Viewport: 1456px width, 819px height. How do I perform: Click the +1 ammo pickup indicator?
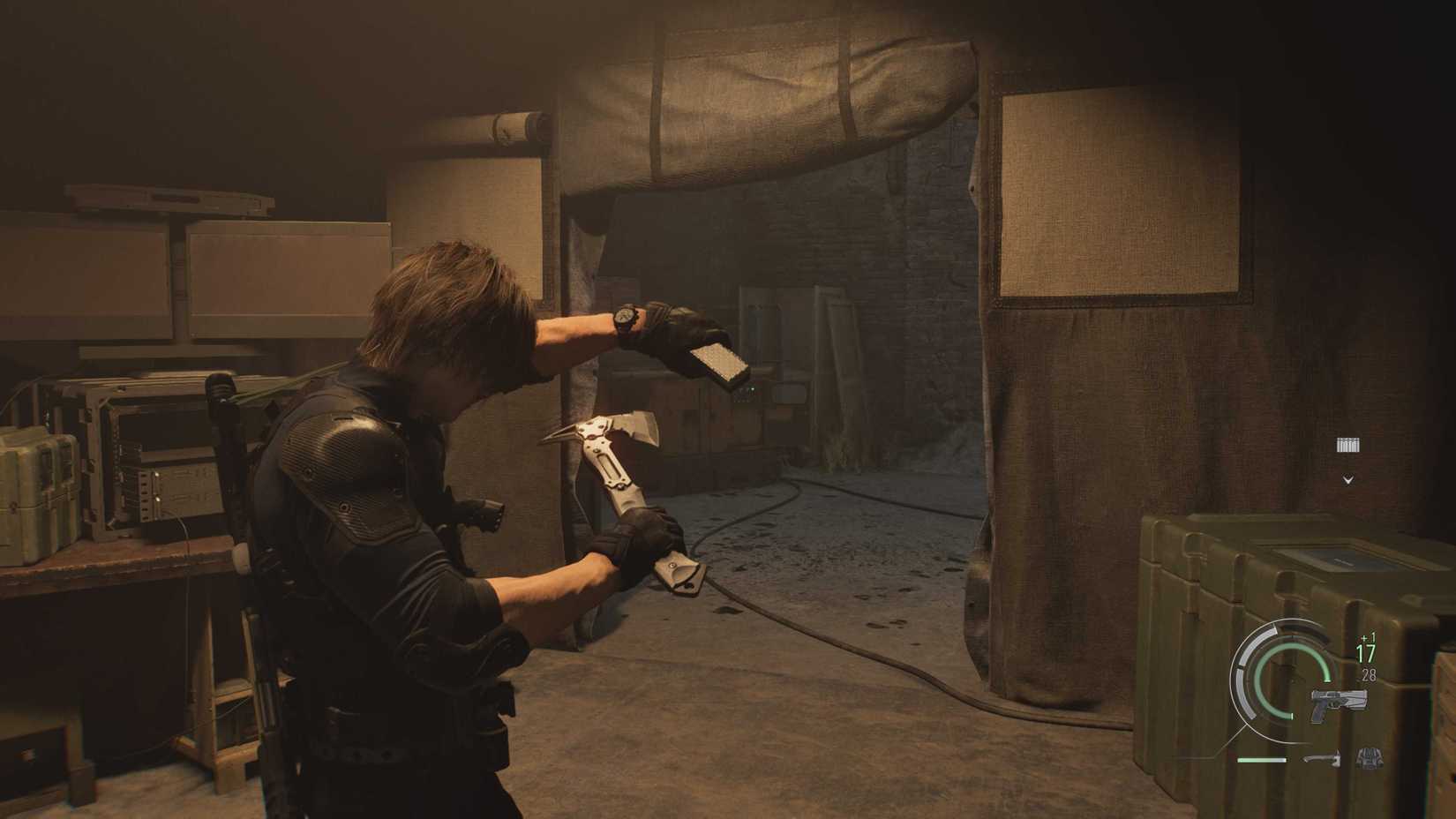click(1365, 638)
